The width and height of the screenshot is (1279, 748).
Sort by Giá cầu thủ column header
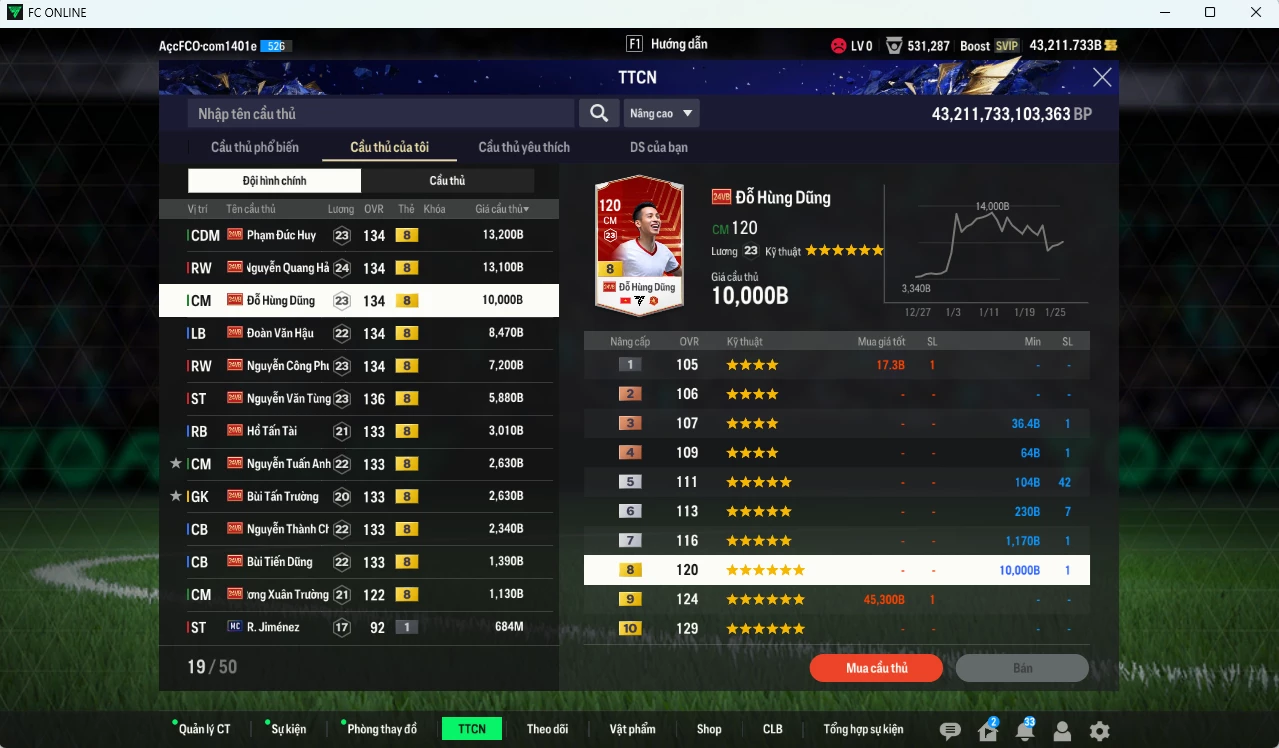pyautogui.click(x=502, y=209)
